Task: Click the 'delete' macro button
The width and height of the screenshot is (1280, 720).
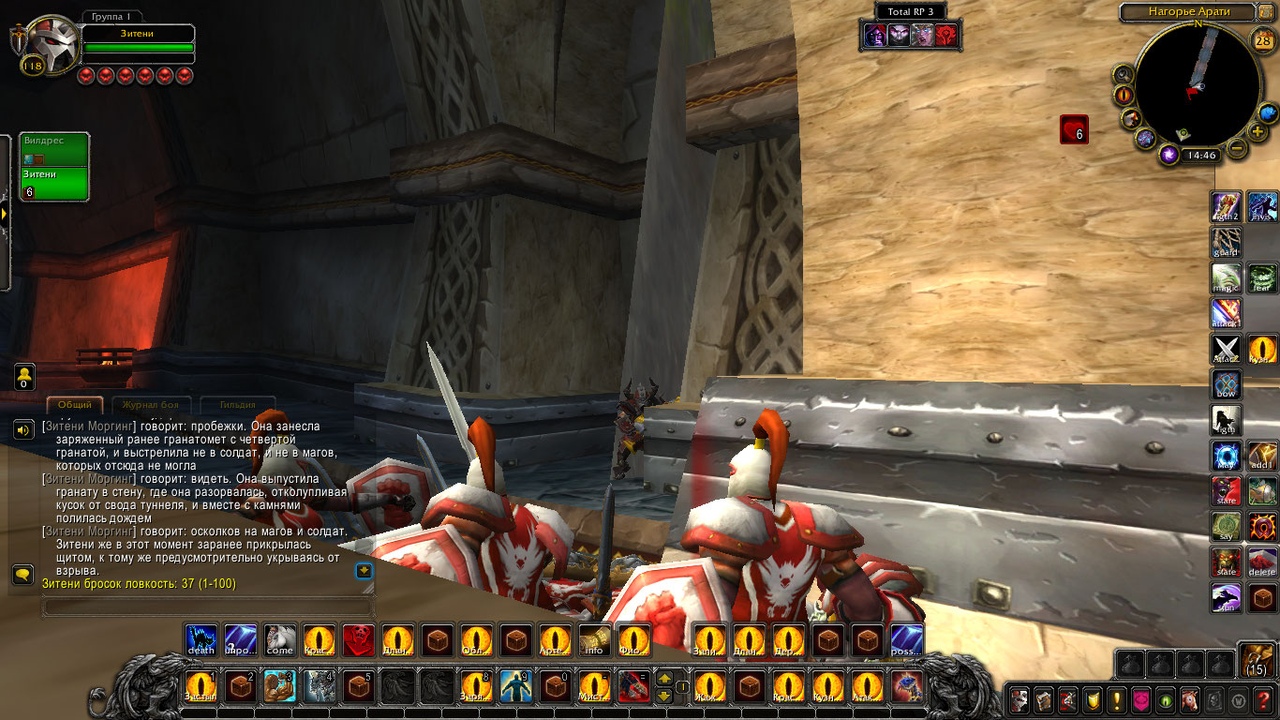Action: (x=1262, y=562)
